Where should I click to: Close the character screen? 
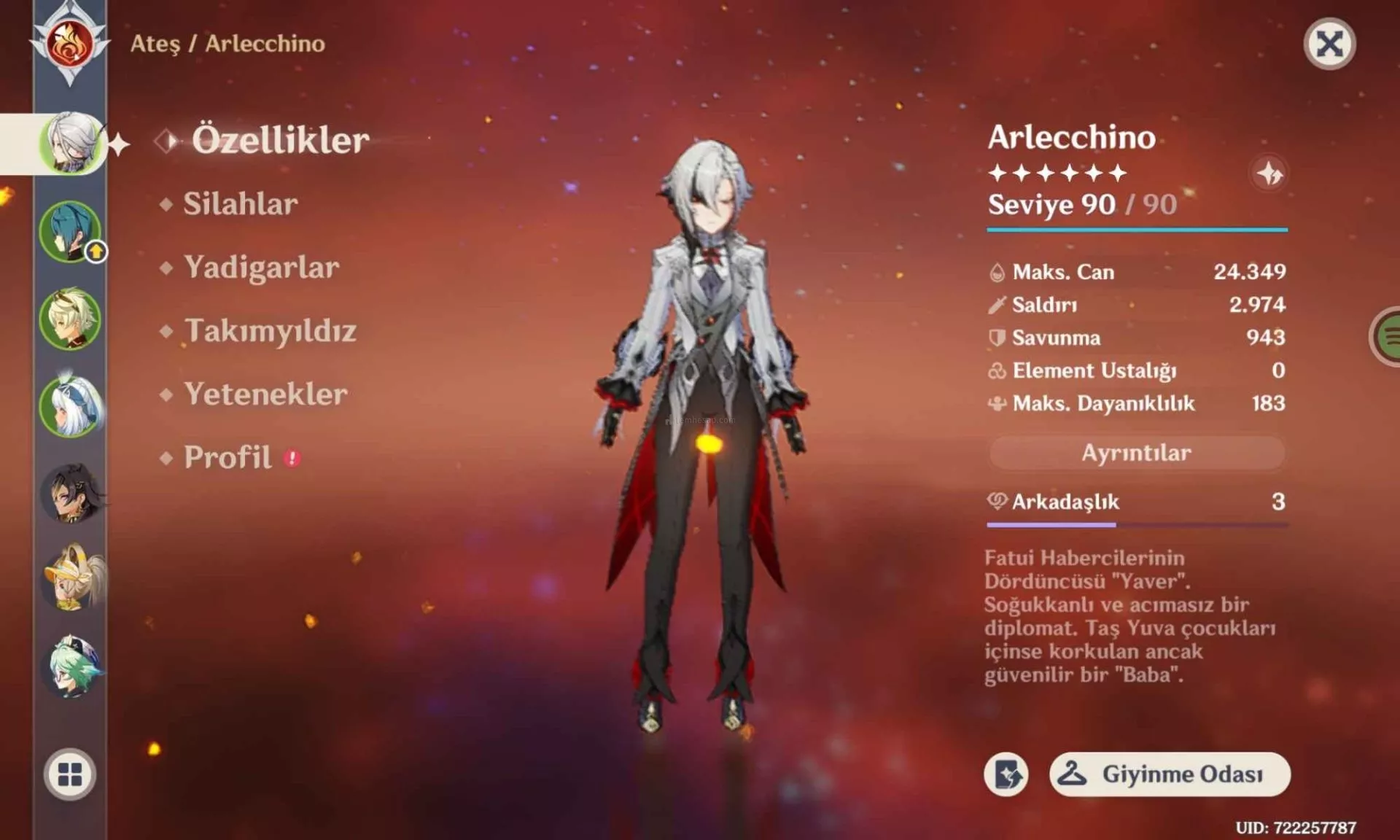(x=1329, y=44)
